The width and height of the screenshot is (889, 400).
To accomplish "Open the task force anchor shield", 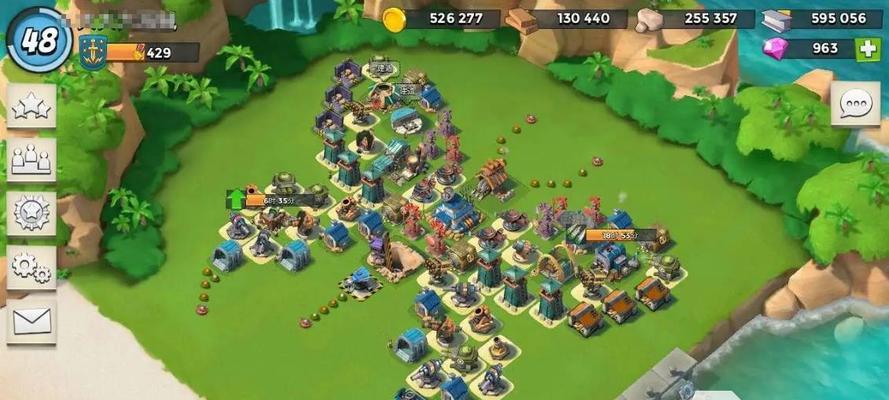I will [x=91, y=52].
